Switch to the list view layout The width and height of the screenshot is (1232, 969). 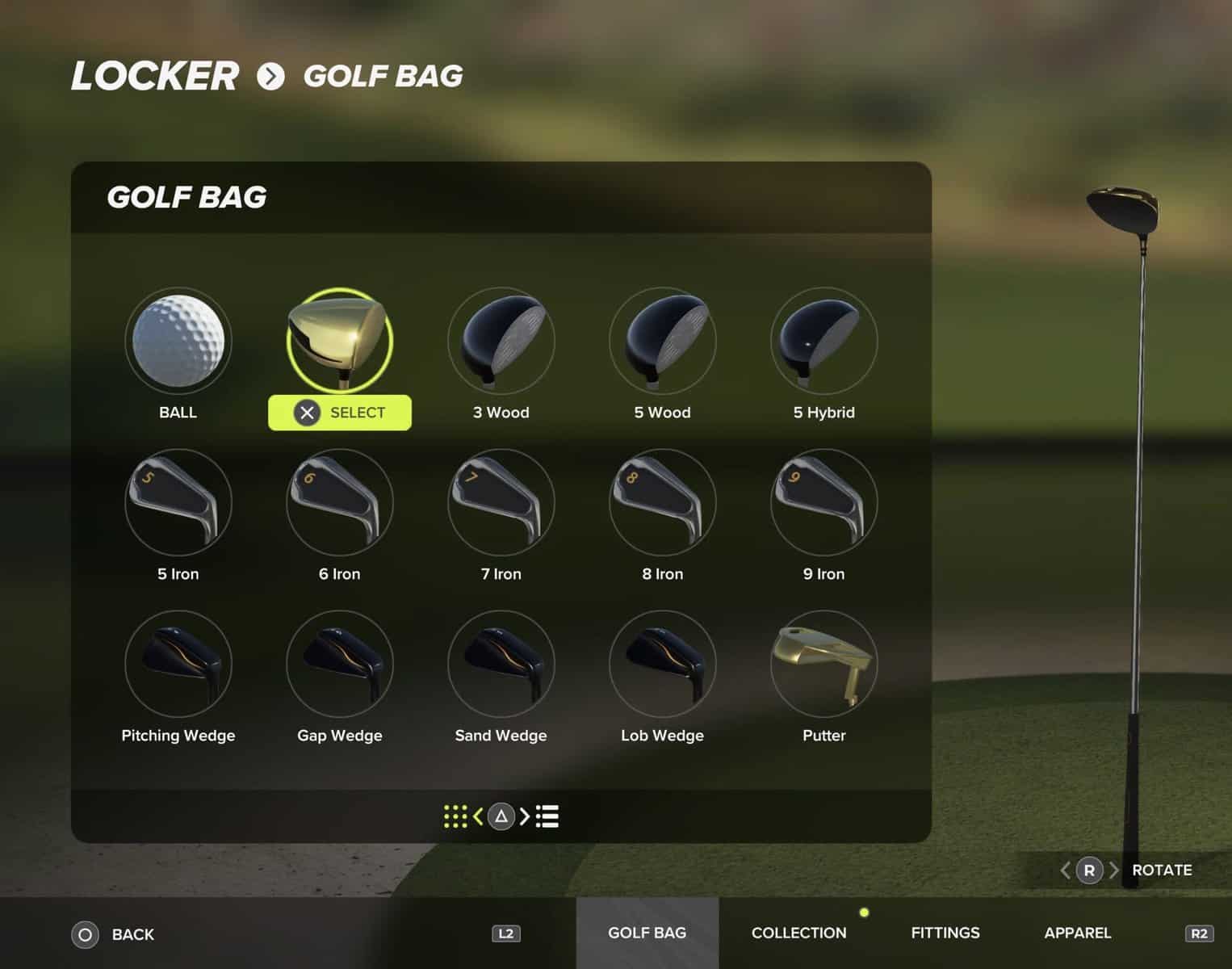(547, 816)
